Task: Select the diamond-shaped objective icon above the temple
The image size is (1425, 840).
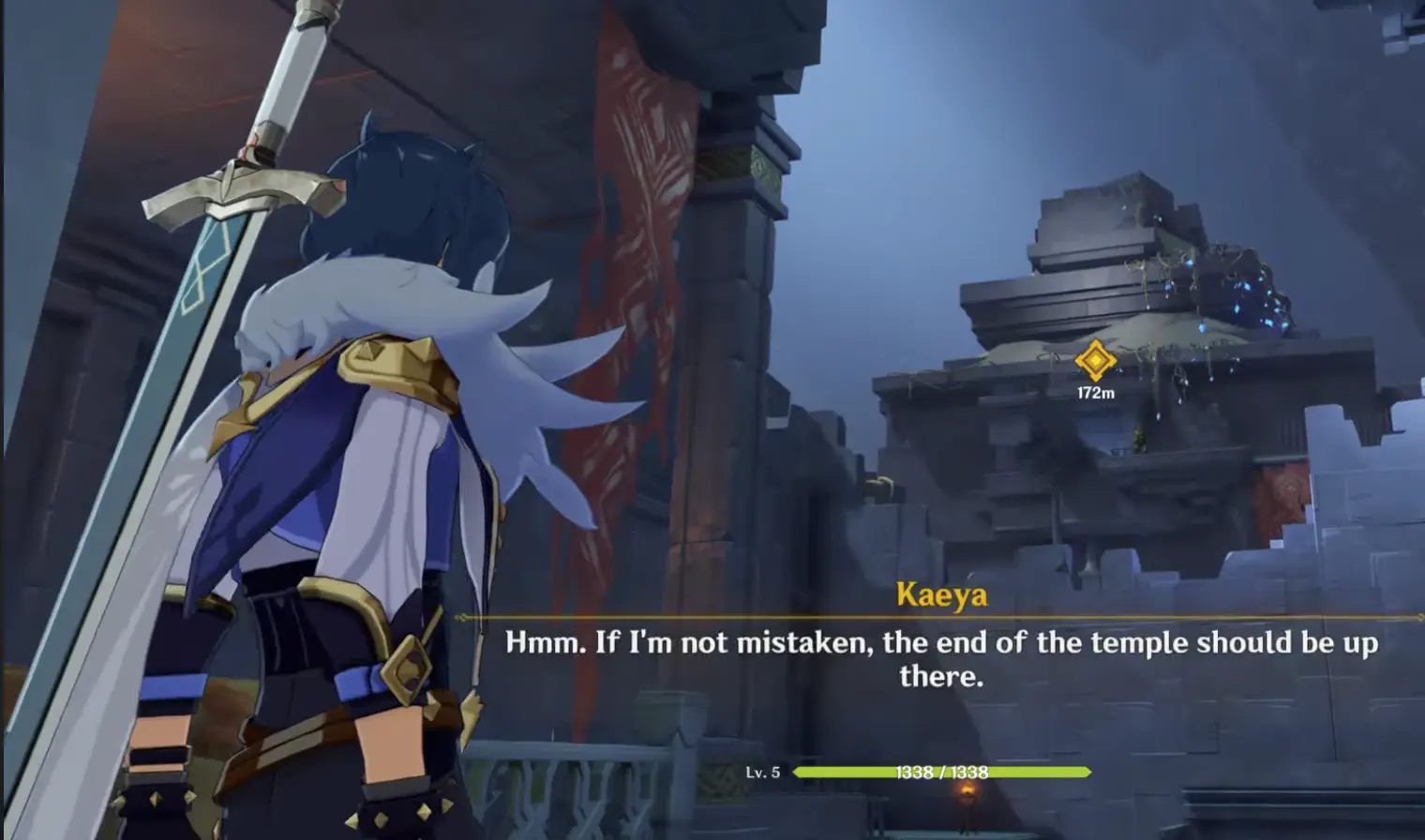Action: click(1095, 359)
